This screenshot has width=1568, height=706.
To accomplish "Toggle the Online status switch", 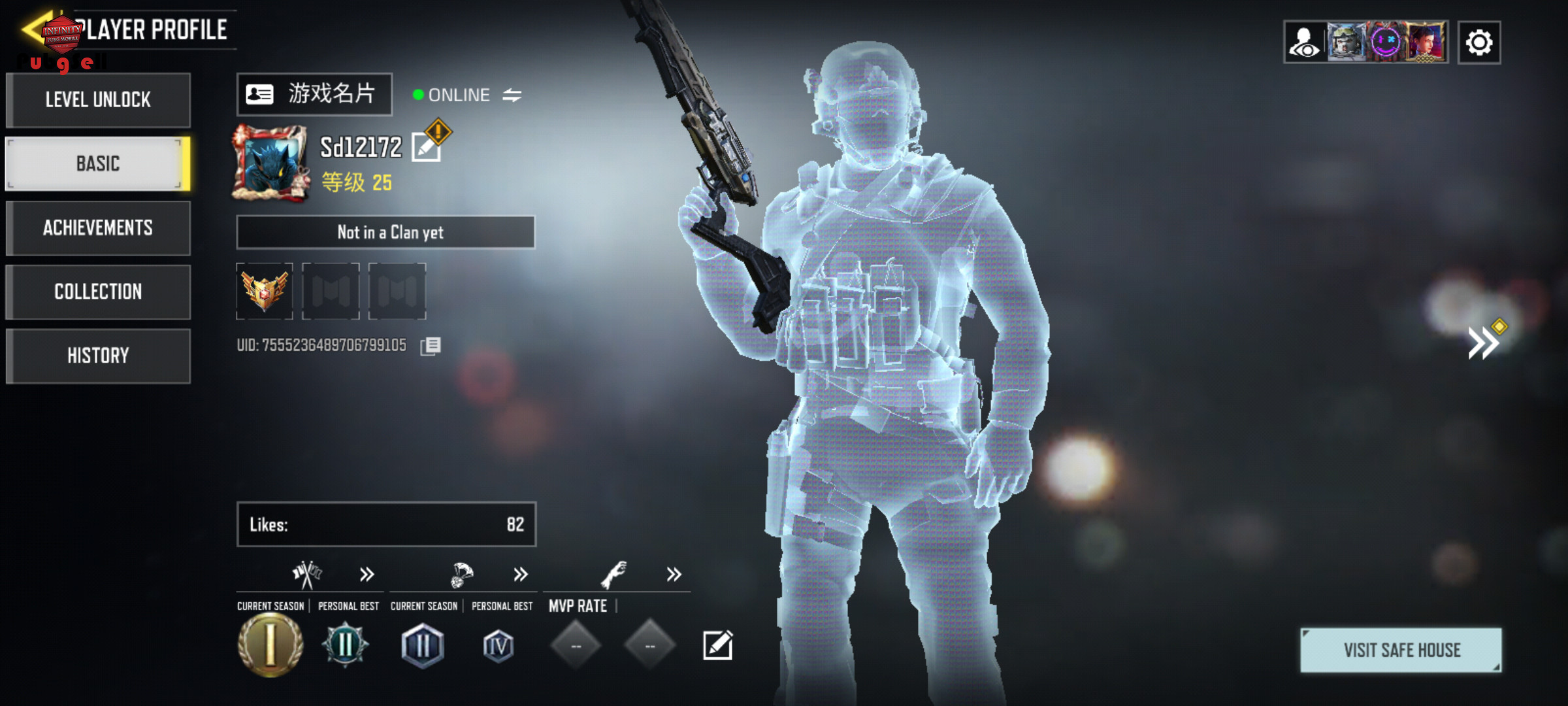I will [512, 95].
